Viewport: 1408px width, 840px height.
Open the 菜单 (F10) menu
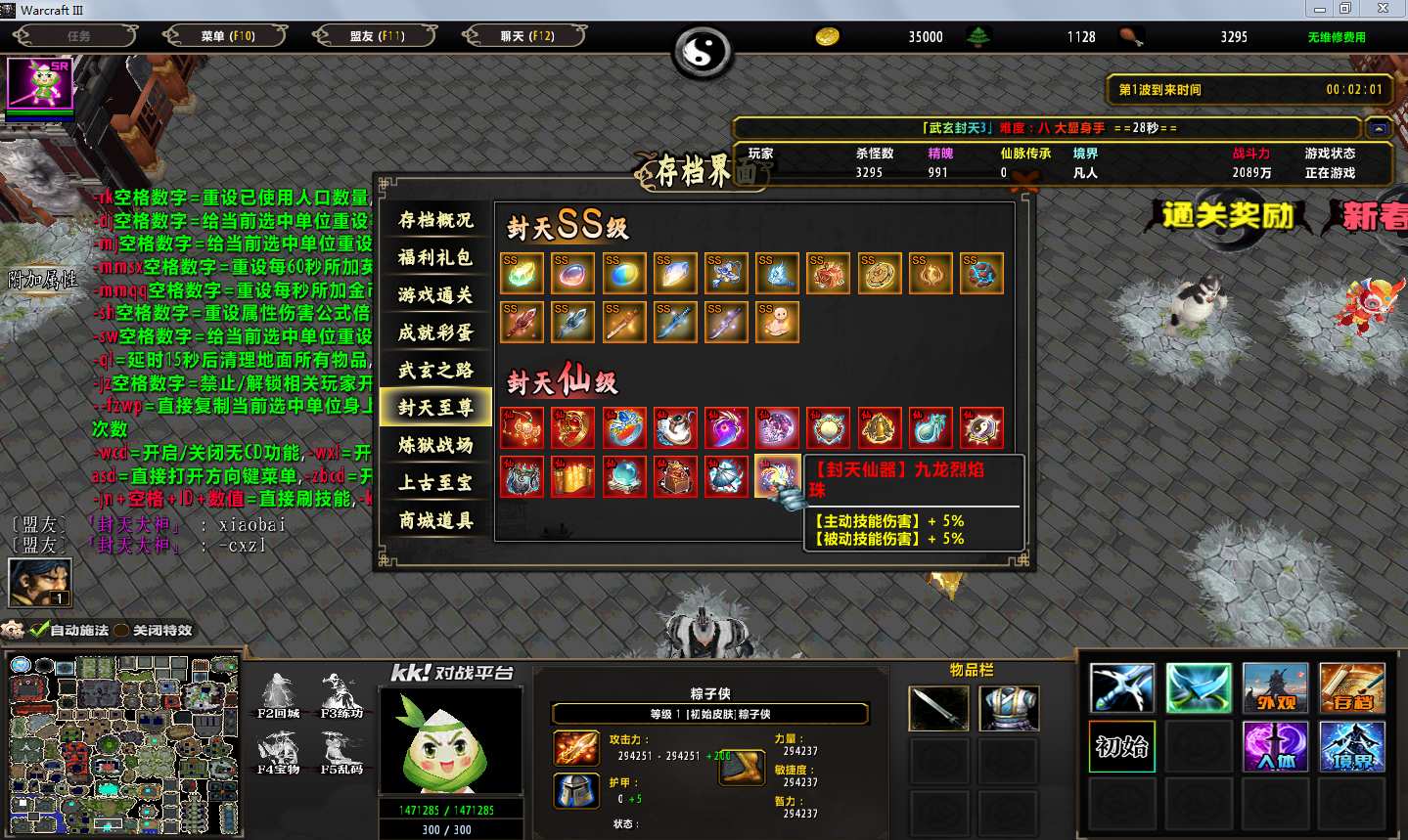click(x=227, y=36)
